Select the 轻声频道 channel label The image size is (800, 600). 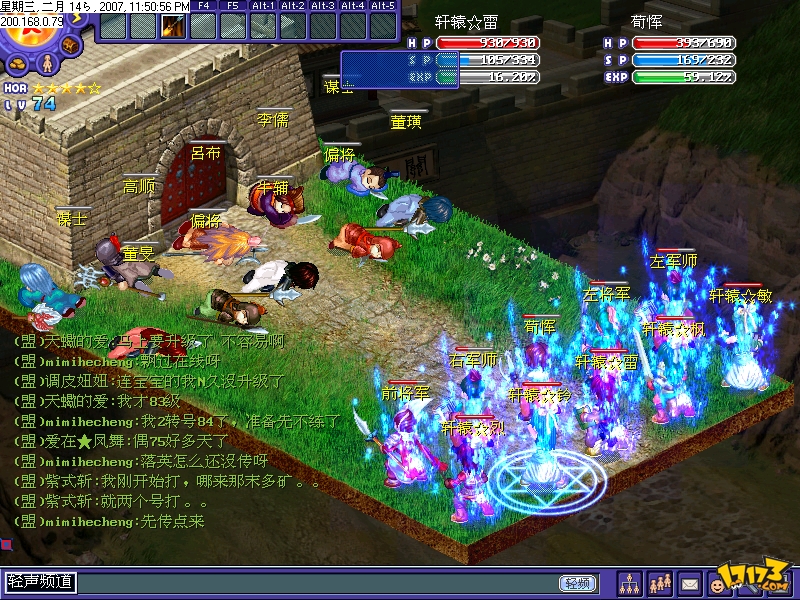tap(40, 581)
